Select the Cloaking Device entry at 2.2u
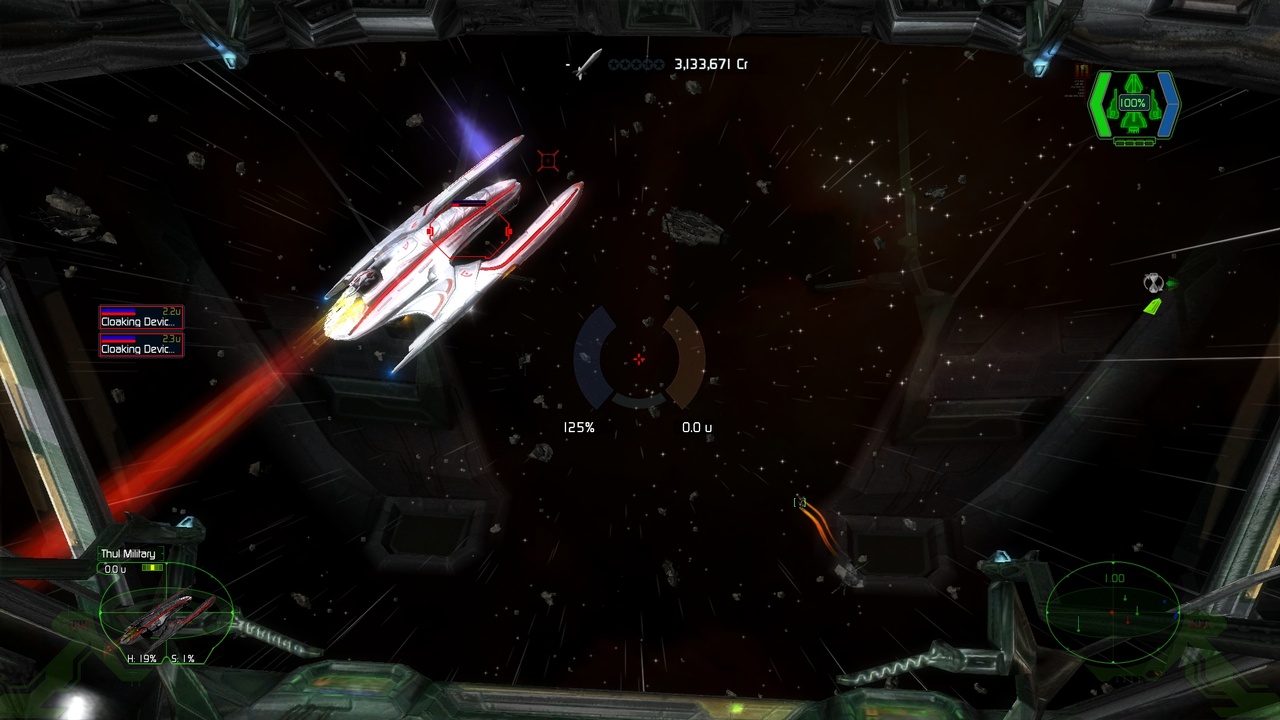 point(141,318)
